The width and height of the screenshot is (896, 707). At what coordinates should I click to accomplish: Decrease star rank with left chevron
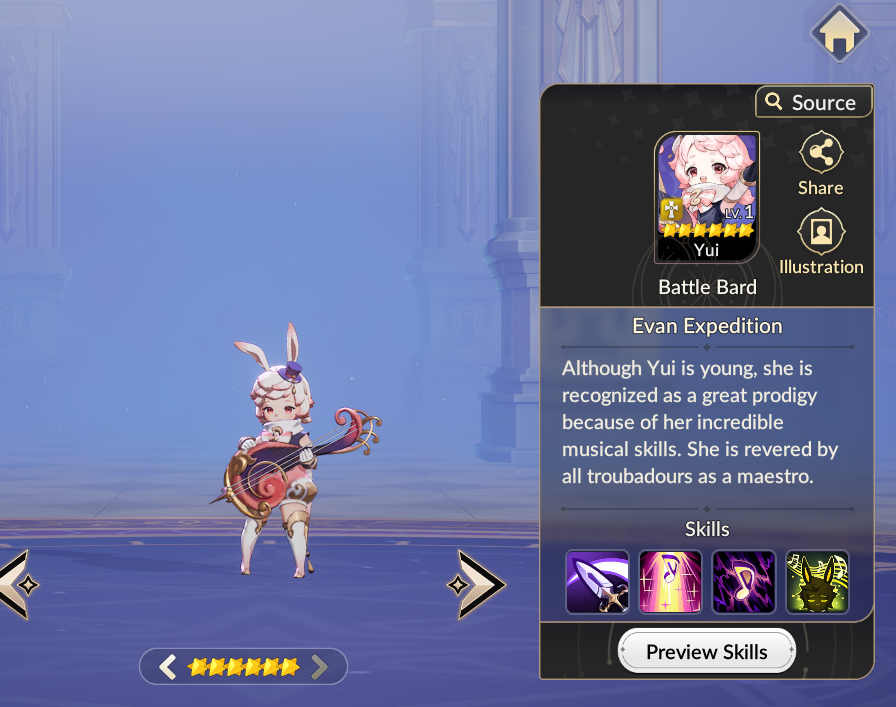(x=168, y=666)
